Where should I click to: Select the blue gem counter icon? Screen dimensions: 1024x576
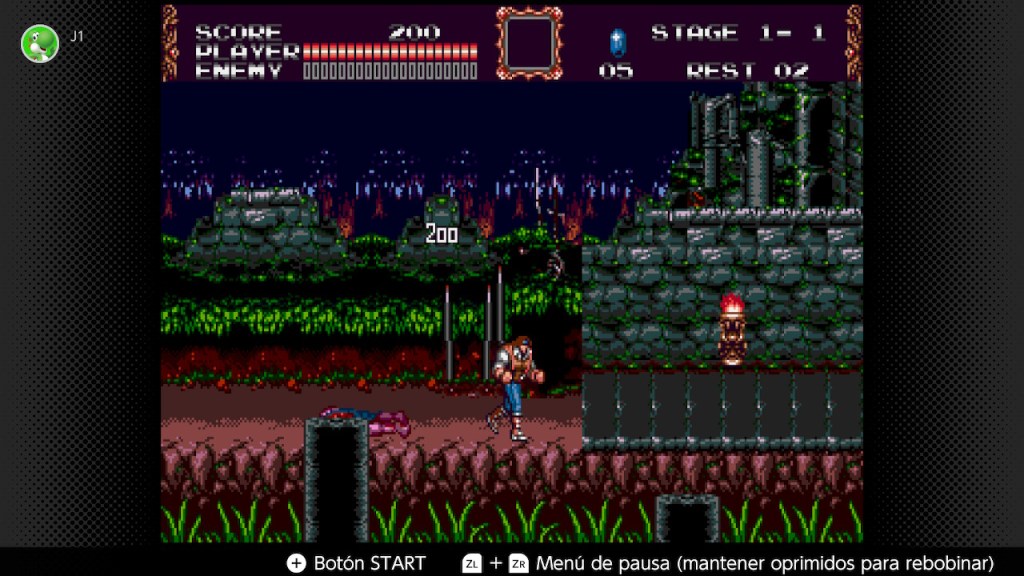[617, 42]
